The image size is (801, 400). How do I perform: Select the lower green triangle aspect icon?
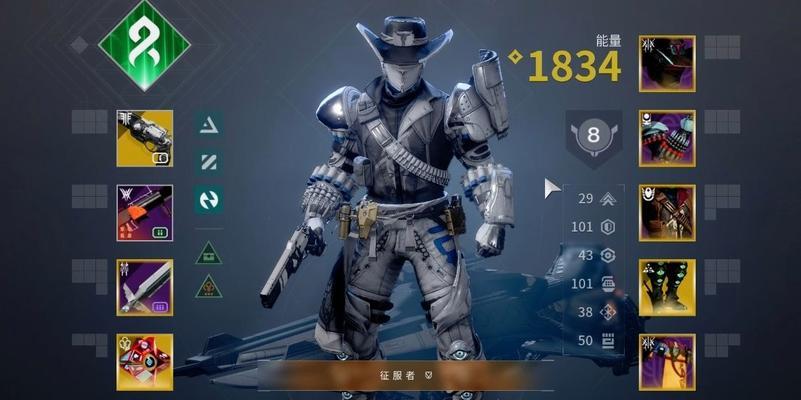209,287
